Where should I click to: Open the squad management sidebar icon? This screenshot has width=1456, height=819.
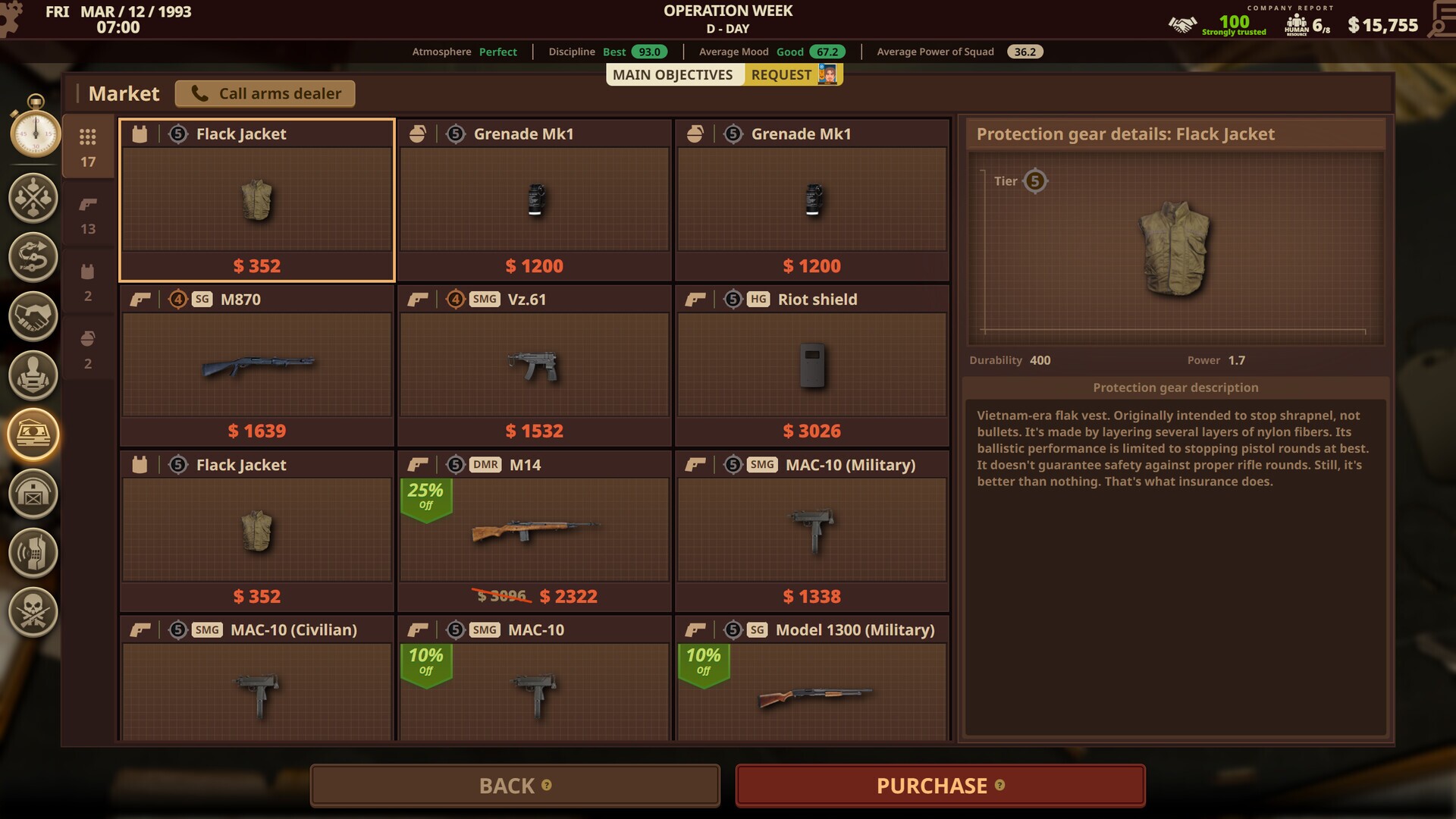[x=33, y=198]
